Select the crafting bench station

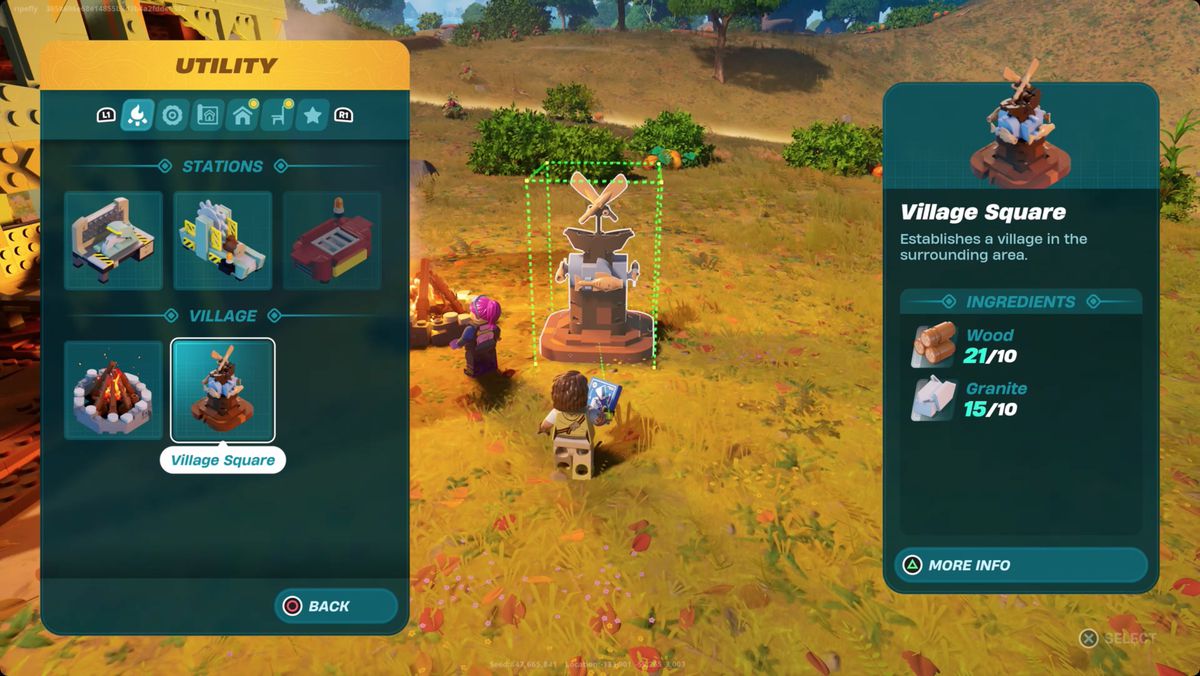coord(114,241)
